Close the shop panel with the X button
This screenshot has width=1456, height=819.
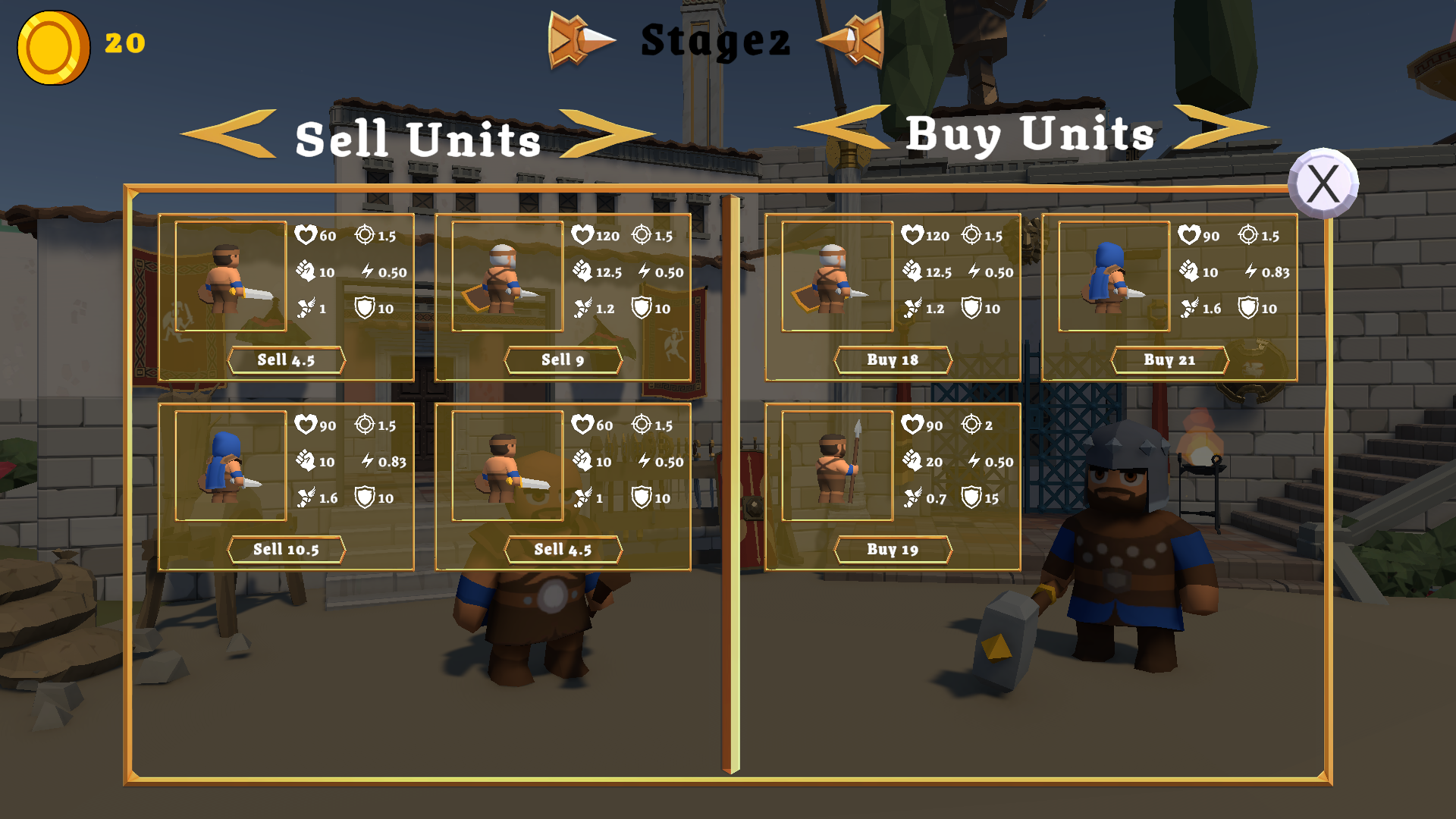point(1323,184)
